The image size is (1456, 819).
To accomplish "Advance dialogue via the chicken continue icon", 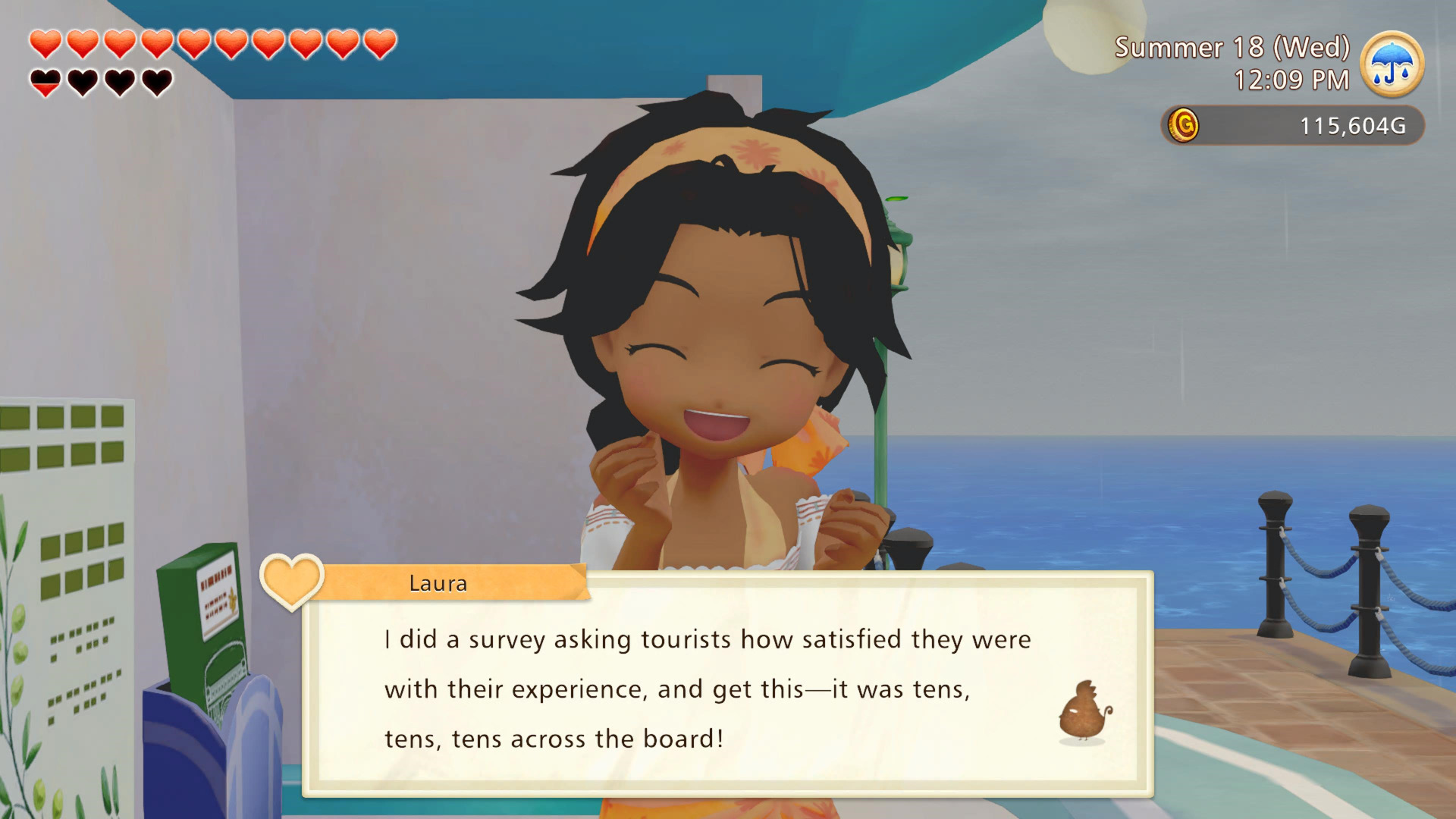I will point(1084,711).
